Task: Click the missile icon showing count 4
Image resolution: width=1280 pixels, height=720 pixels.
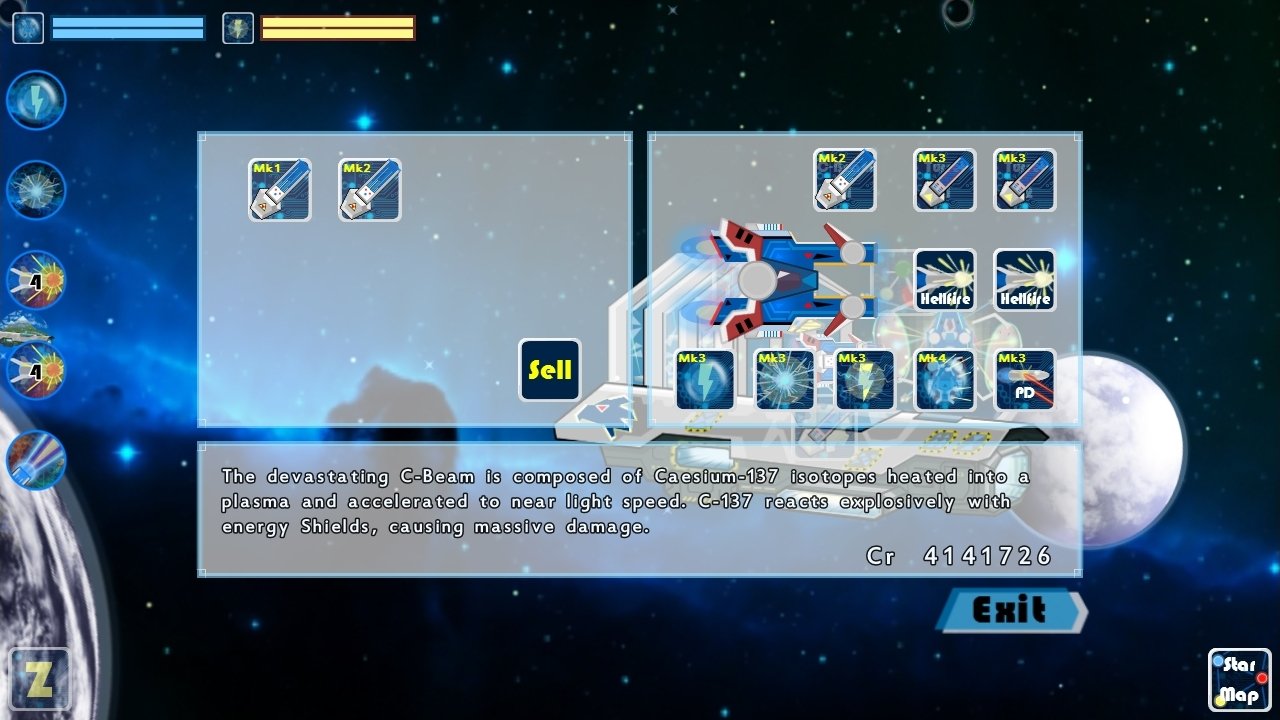Action: tap(35, 281)
